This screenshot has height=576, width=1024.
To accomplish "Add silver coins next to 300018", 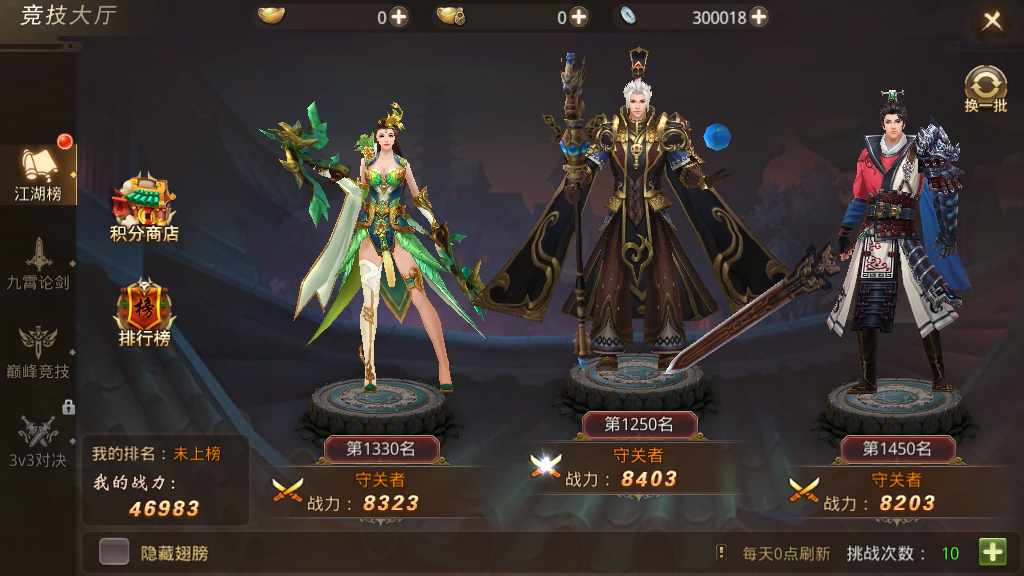I will coord(758,17).
